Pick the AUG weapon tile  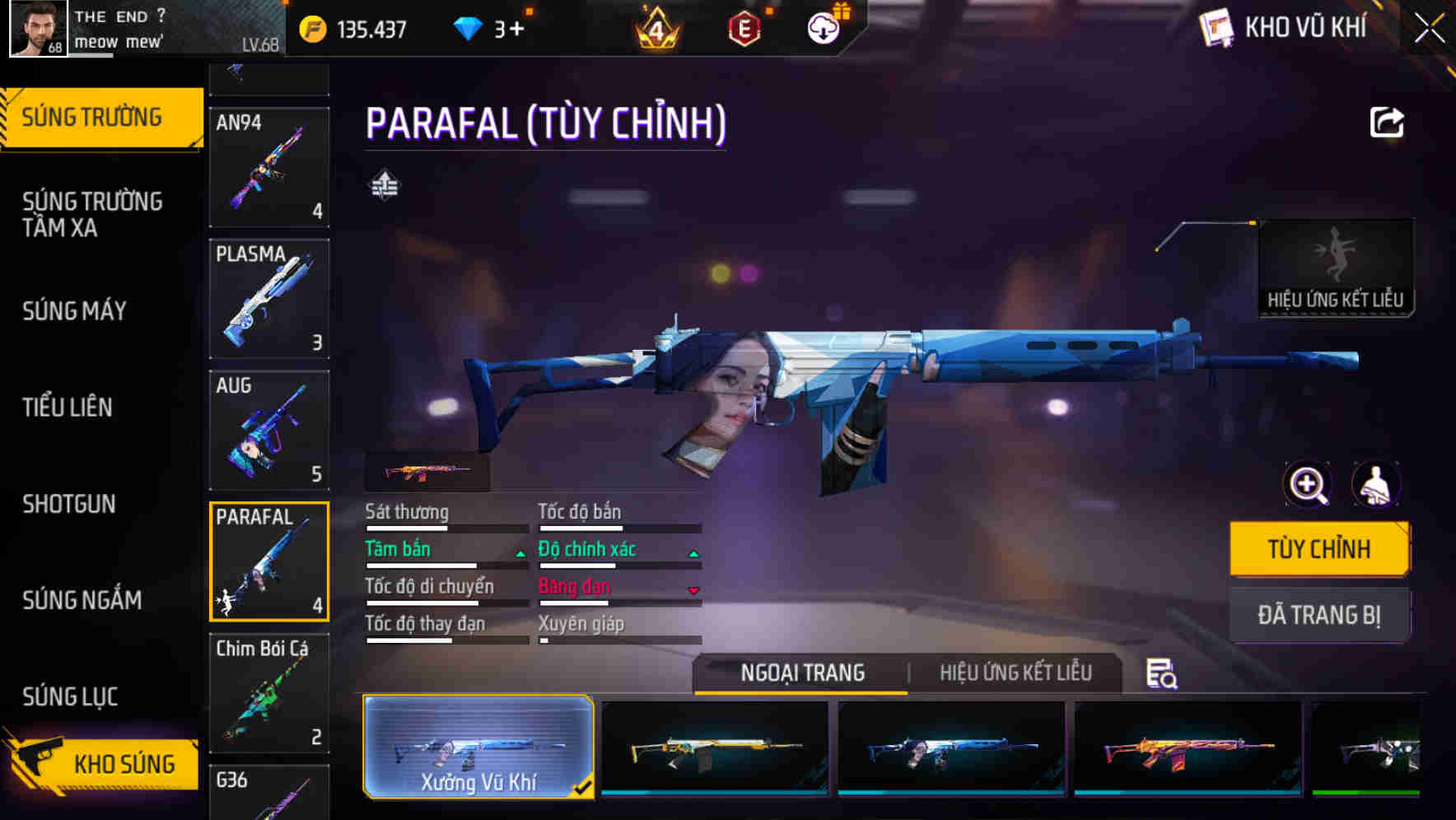click(x=269, y=431)
